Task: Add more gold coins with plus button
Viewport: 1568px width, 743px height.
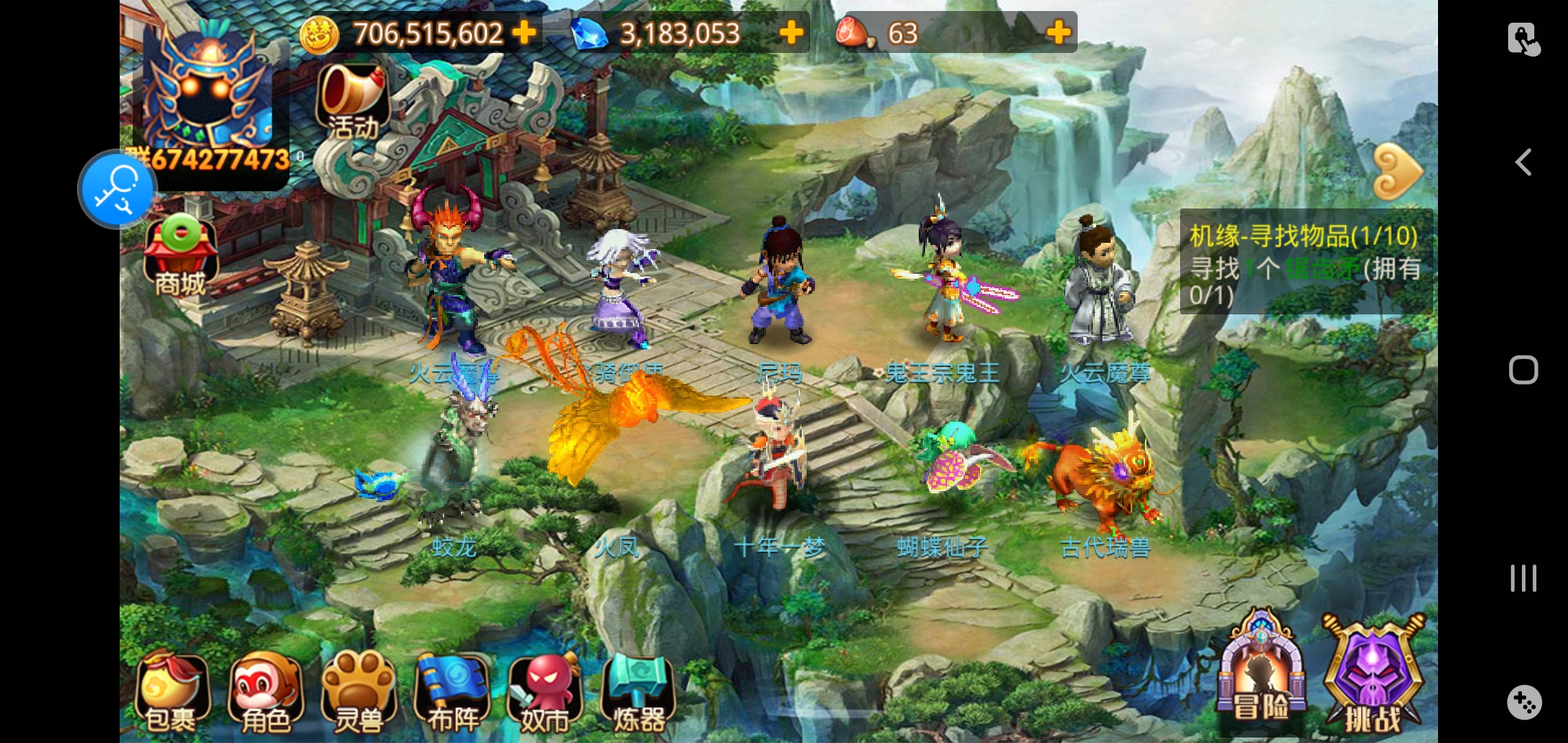Action: coord(525,32)
